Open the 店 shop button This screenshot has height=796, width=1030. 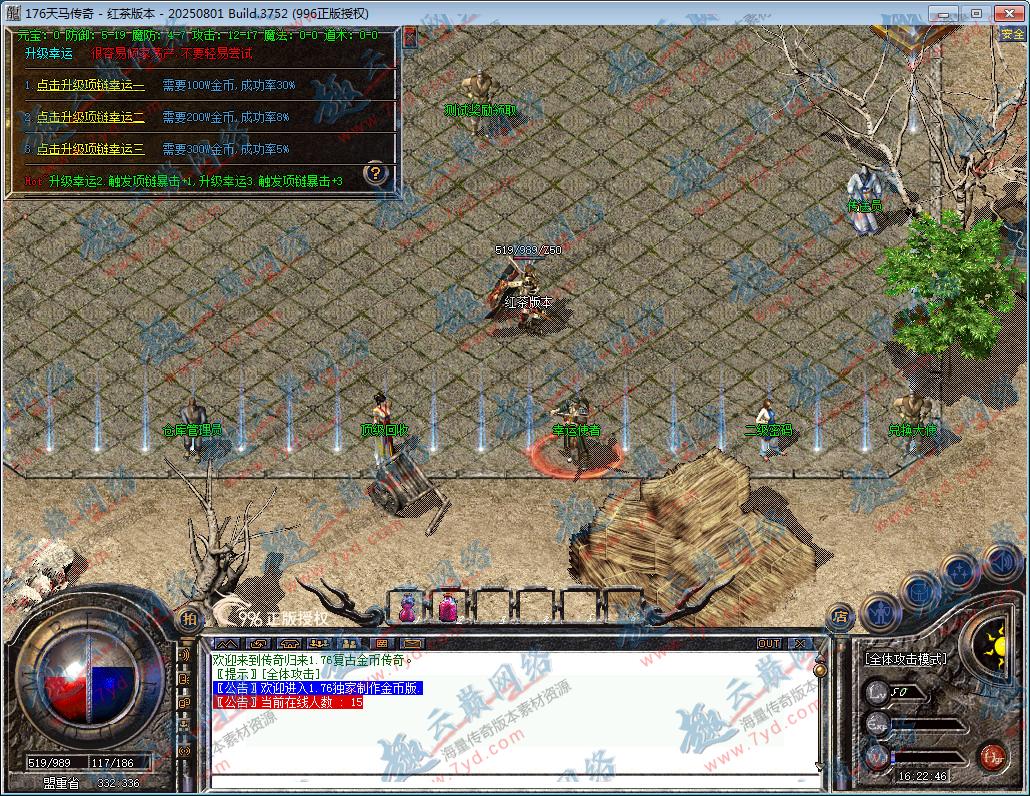[x=840, y=619]
